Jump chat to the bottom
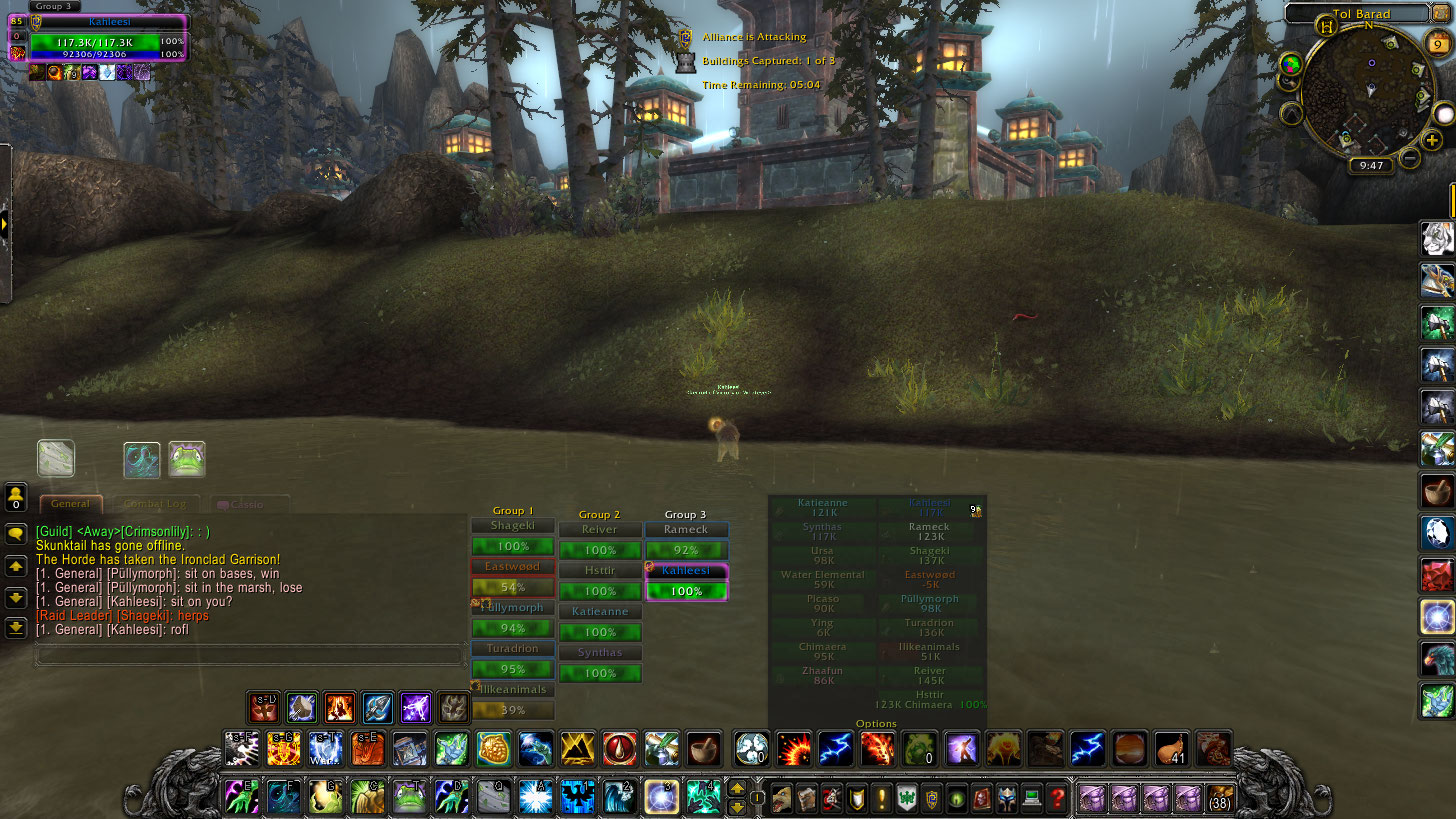 pos(16,627)
